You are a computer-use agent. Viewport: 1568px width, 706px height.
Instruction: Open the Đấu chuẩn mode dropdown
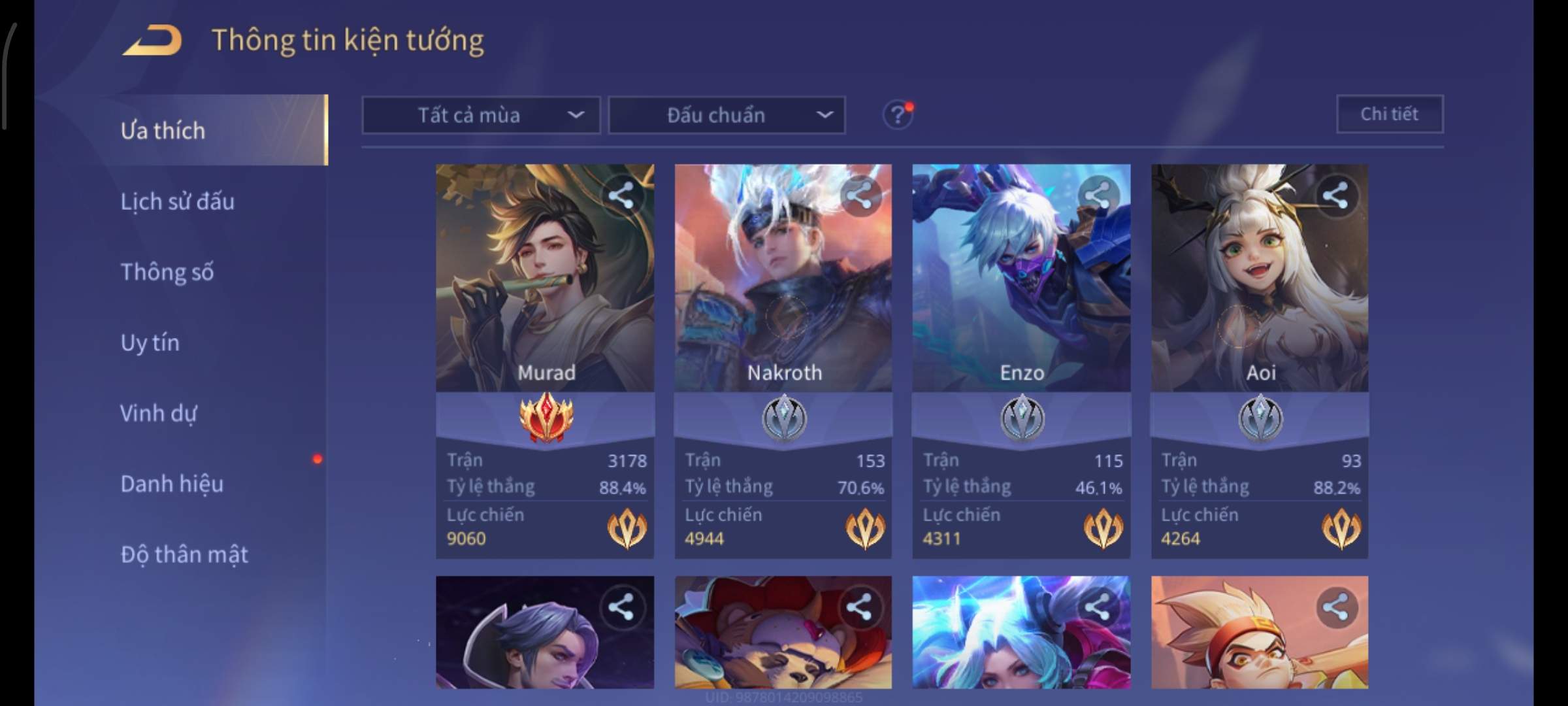point(727,116)
